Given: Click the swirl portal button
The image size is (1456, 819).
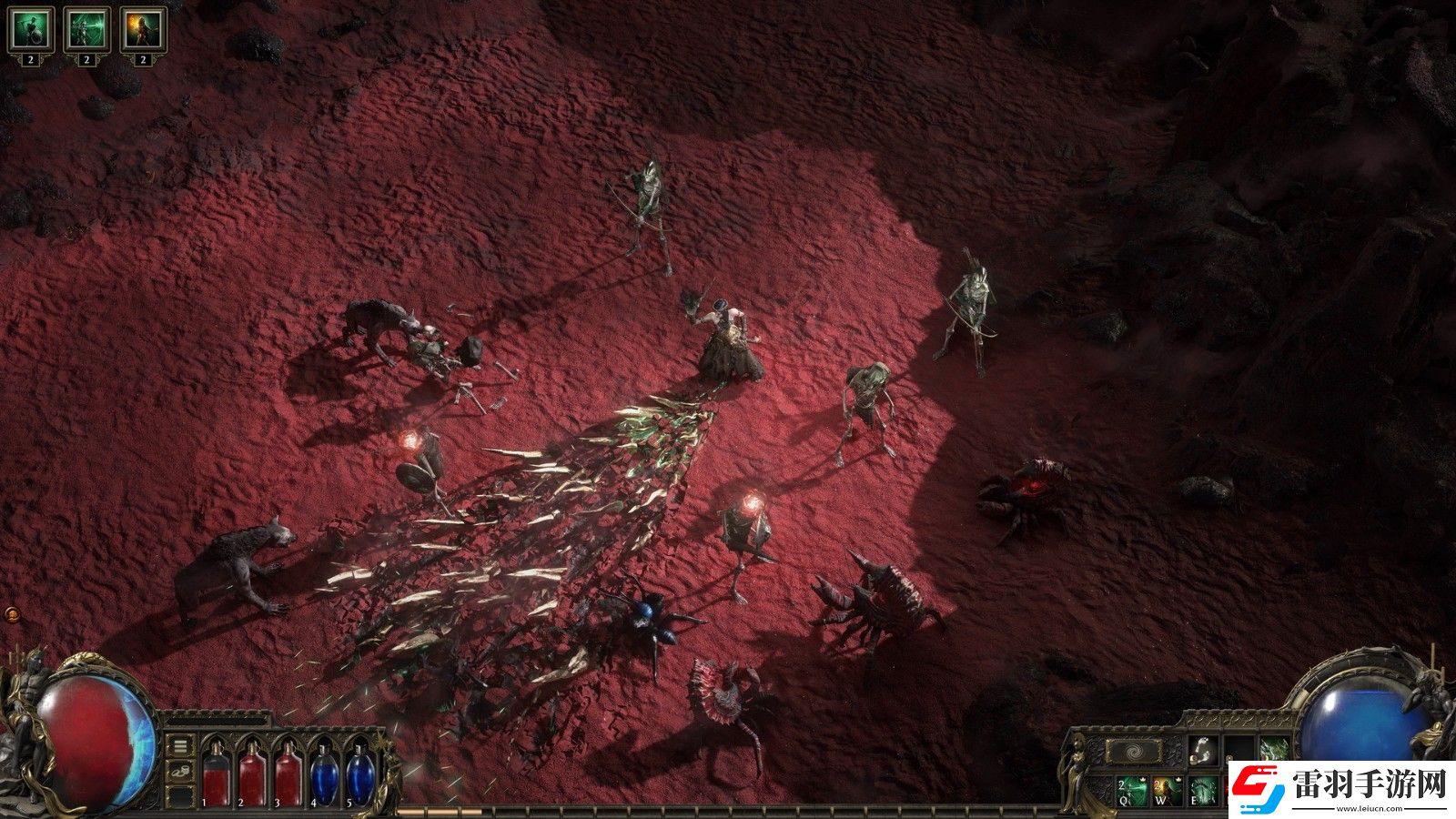Looking at the screenshot, I should pos(1132,752).
